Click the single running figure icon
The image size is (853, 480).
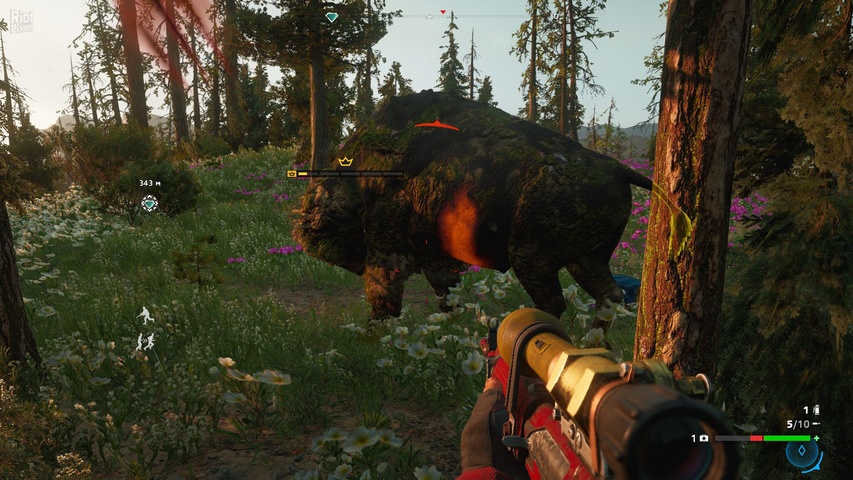(x=146, y=315)
